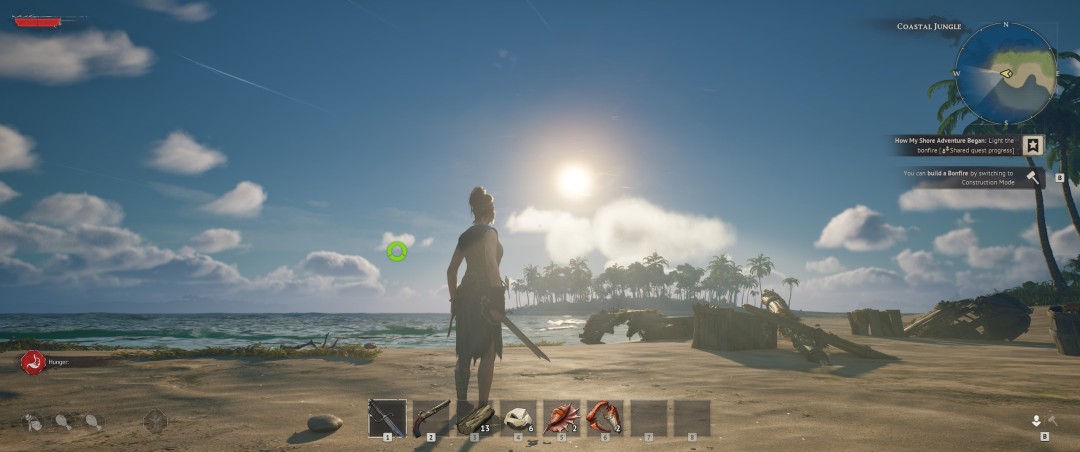The height and width of the screenshot is (452, 1080).
Task: Click the compass wheel icon near food slots
Action: point(155,421)
